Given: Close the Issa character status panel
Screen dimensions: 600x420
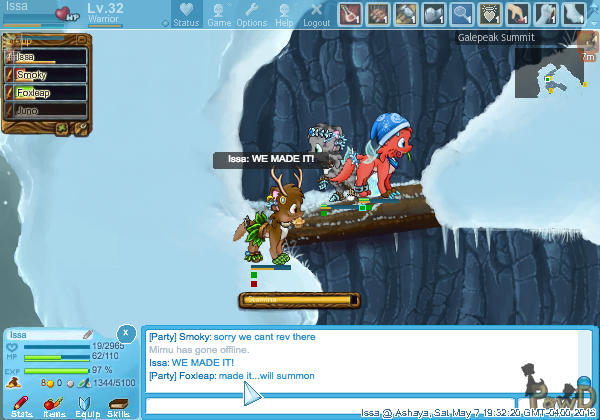Looking at the screenshot, I should point(125,333).
